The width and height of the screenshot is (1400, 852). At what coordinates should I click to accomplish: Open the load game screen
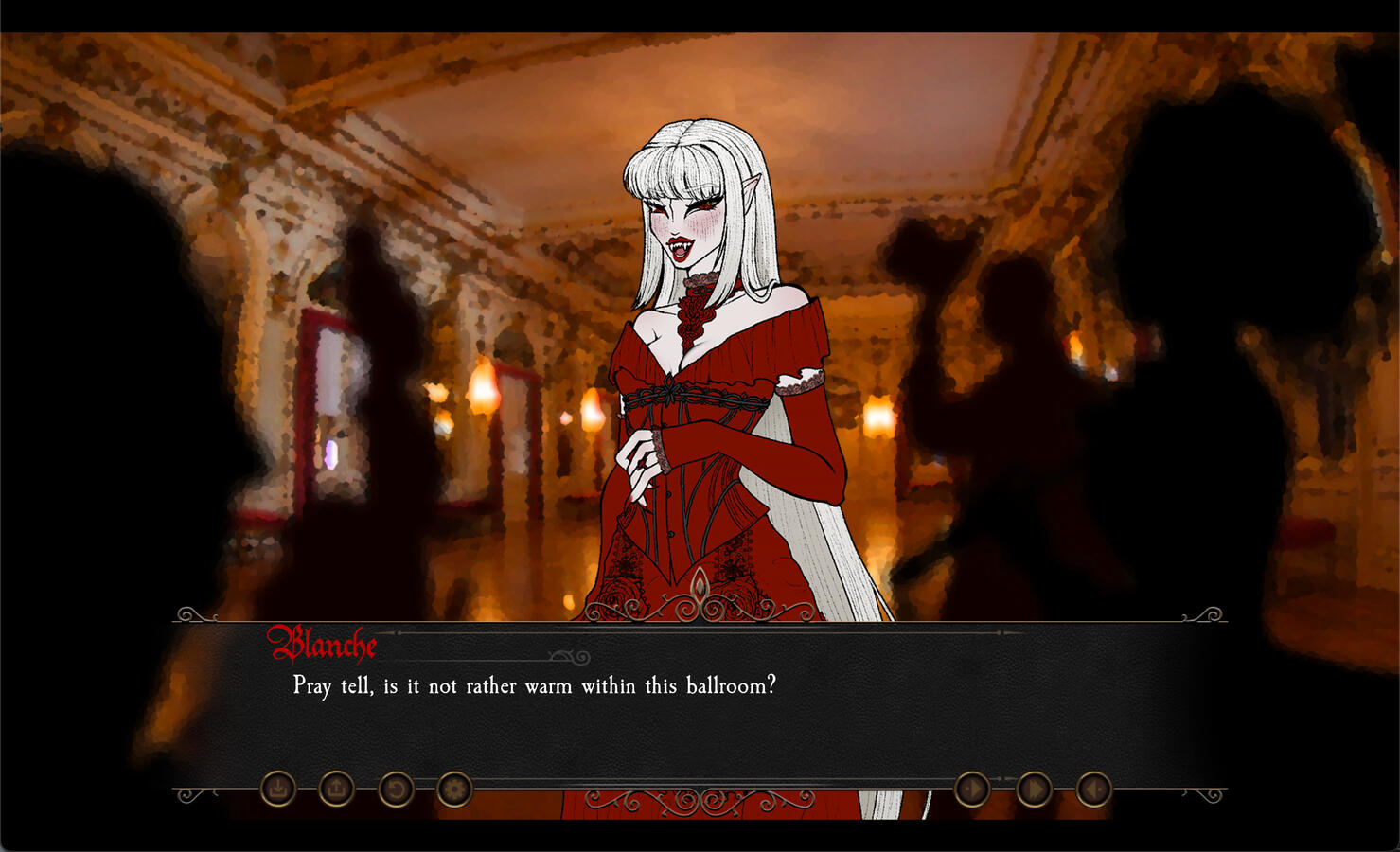[x=336, y=787]
